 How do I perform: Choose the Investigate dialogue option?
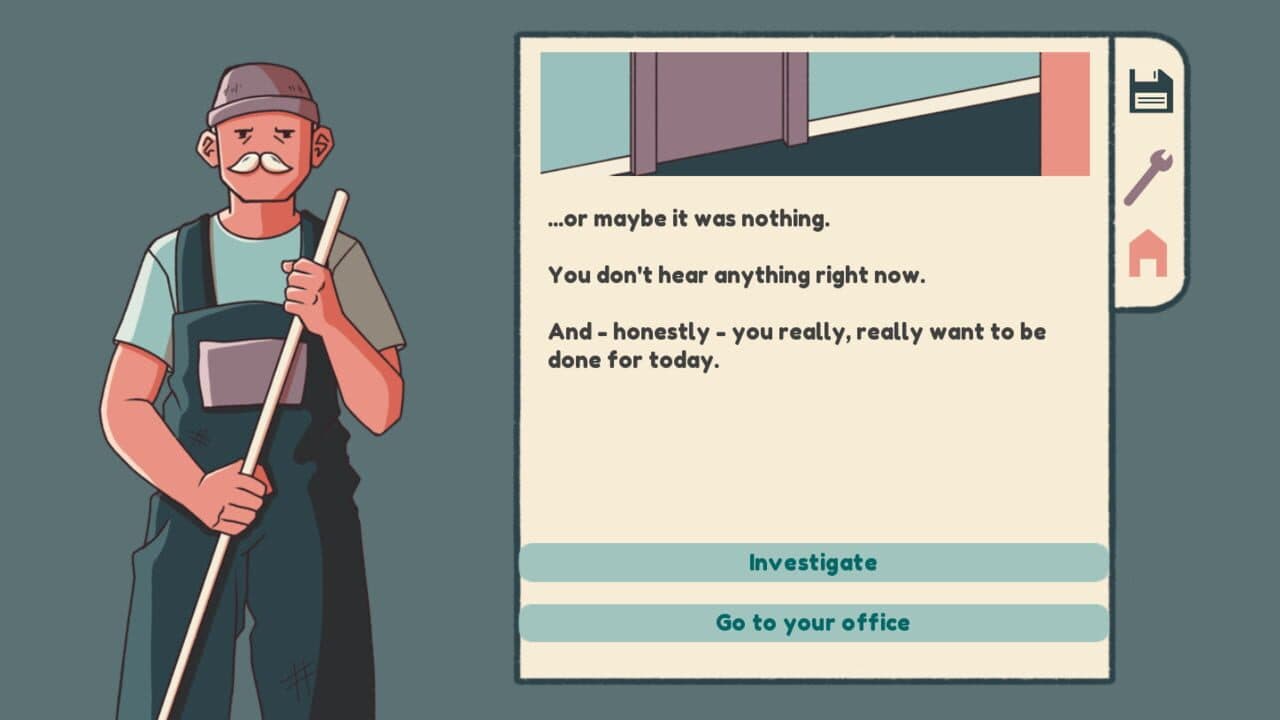tap(813, 563)
